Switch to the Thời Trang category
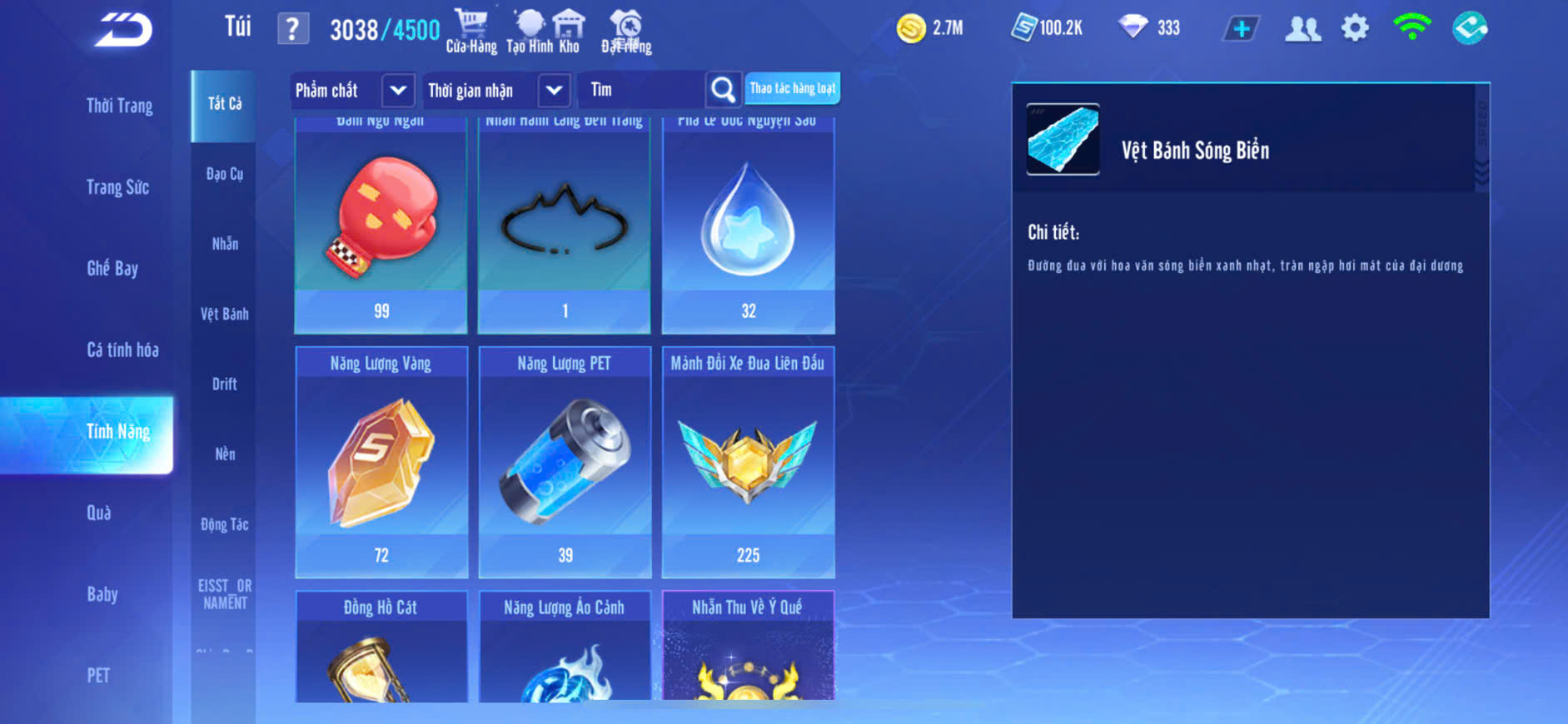This screenshot has height=724, width=1568. (x=119, y=106)
